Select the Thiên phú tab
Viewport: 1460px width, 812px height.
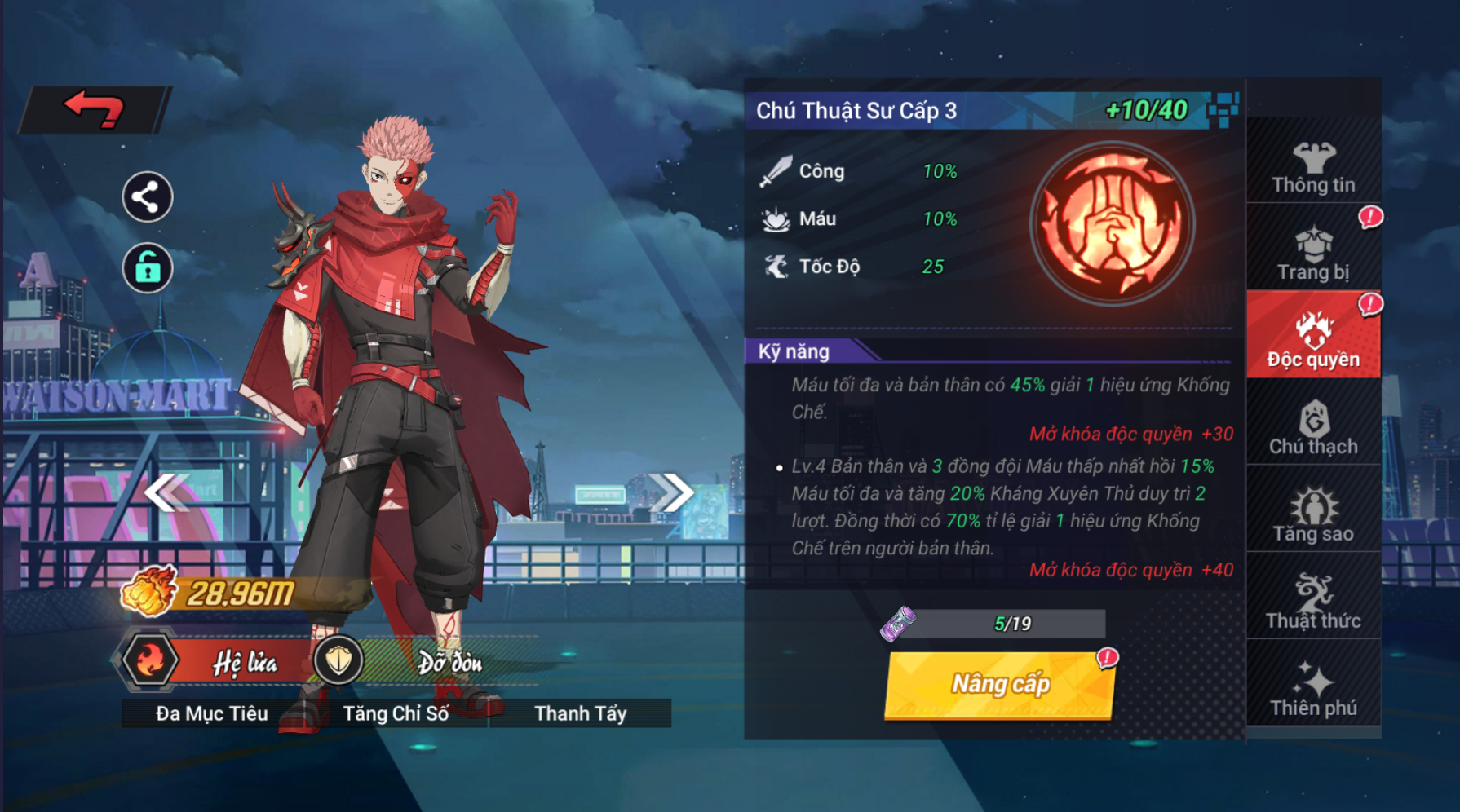[1313, 690]
